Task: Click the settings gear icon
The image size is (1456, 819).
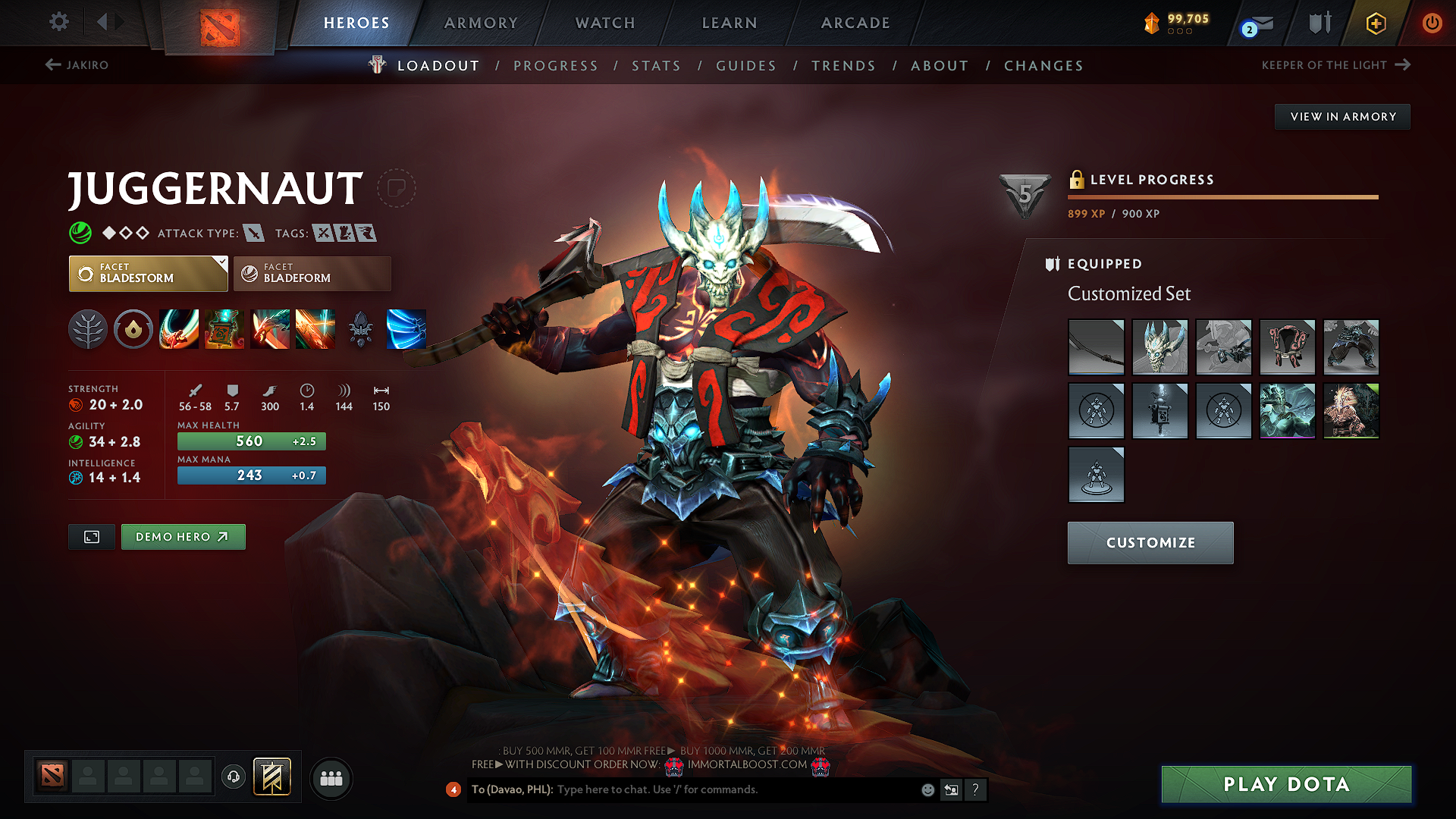Action: tap(58, 23)
